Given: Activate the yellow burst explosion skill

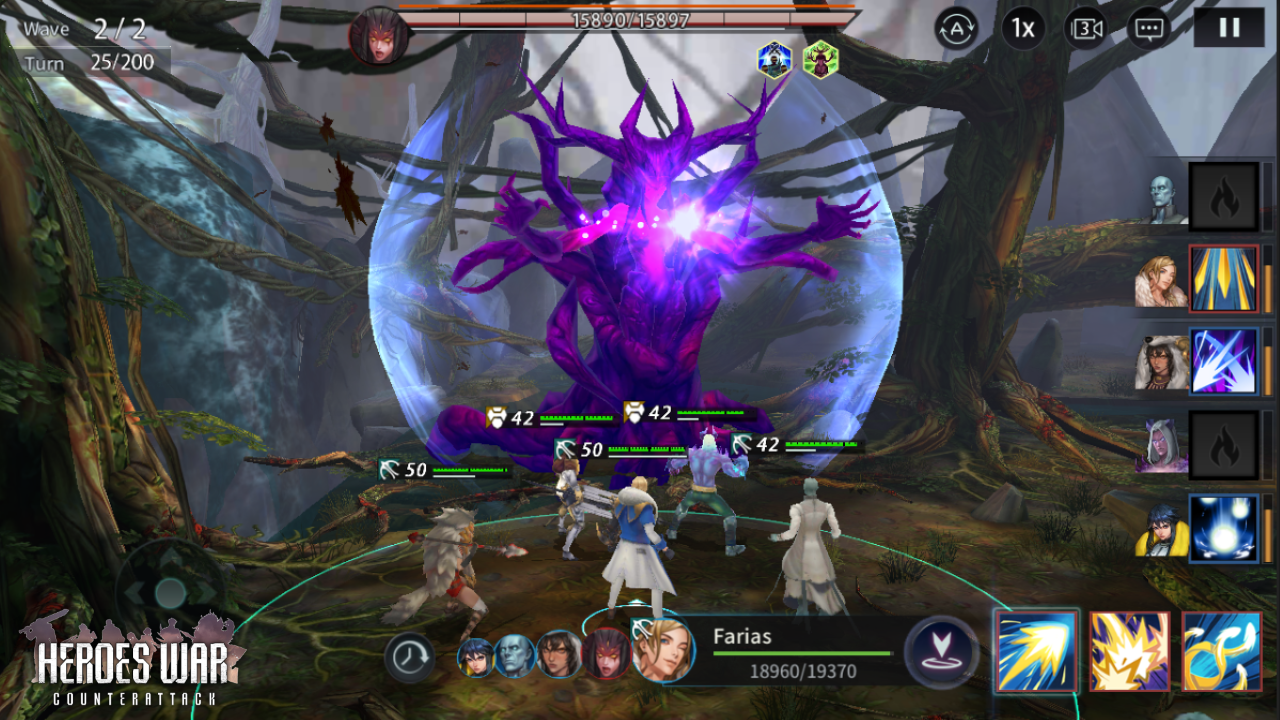Looking at the screenshot, I should point(1129,652).
